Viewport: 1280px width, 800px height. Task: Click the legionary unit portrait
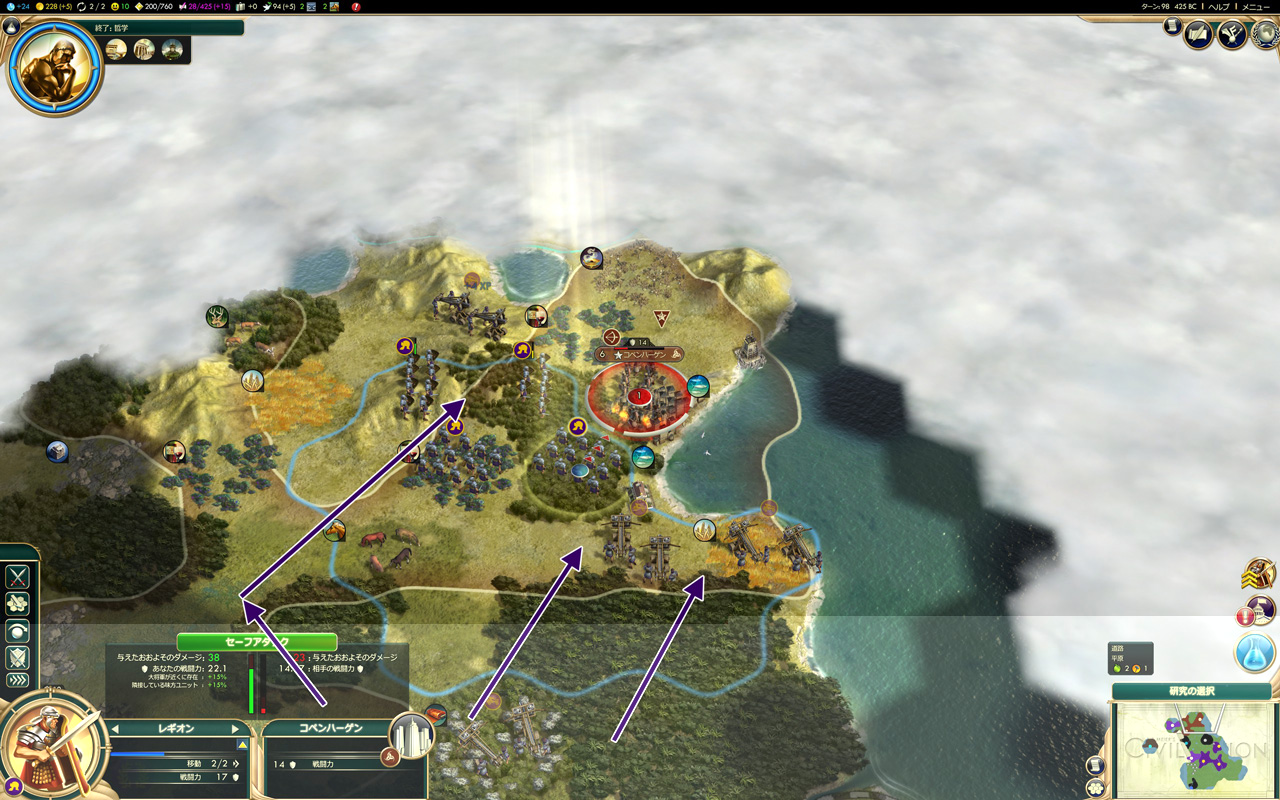55,745
